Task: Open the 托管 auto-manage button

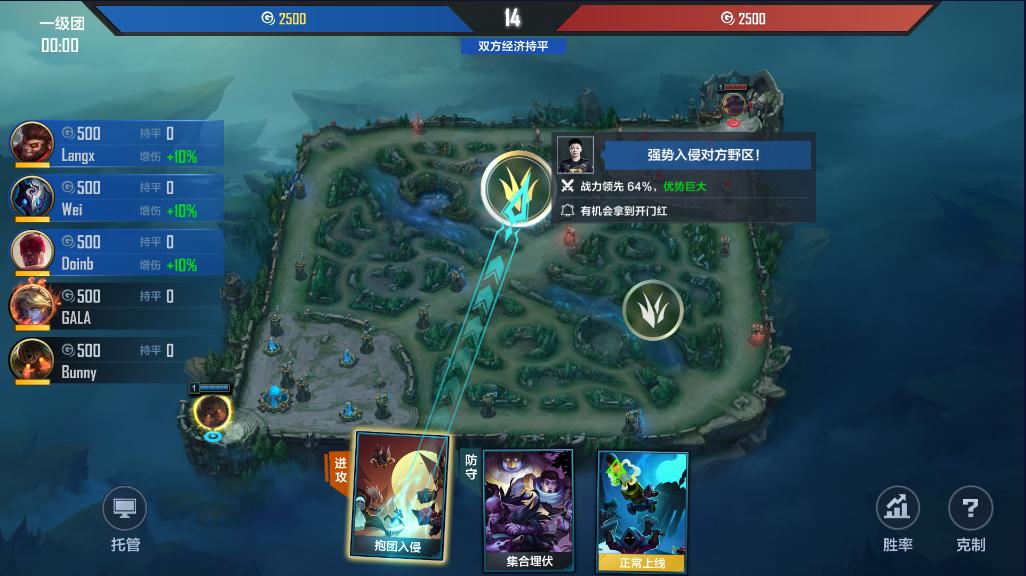Action: point(125,523)
